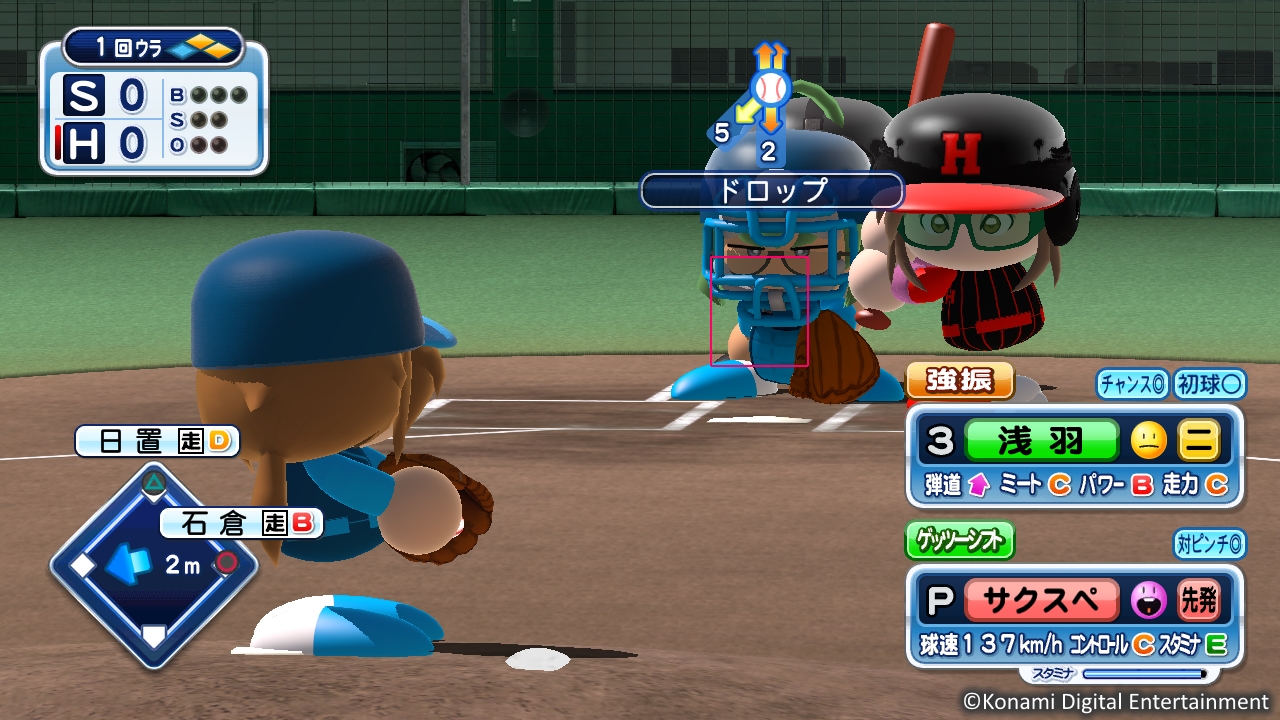Expand the ドロップ pitch name banner

point(773,191)
